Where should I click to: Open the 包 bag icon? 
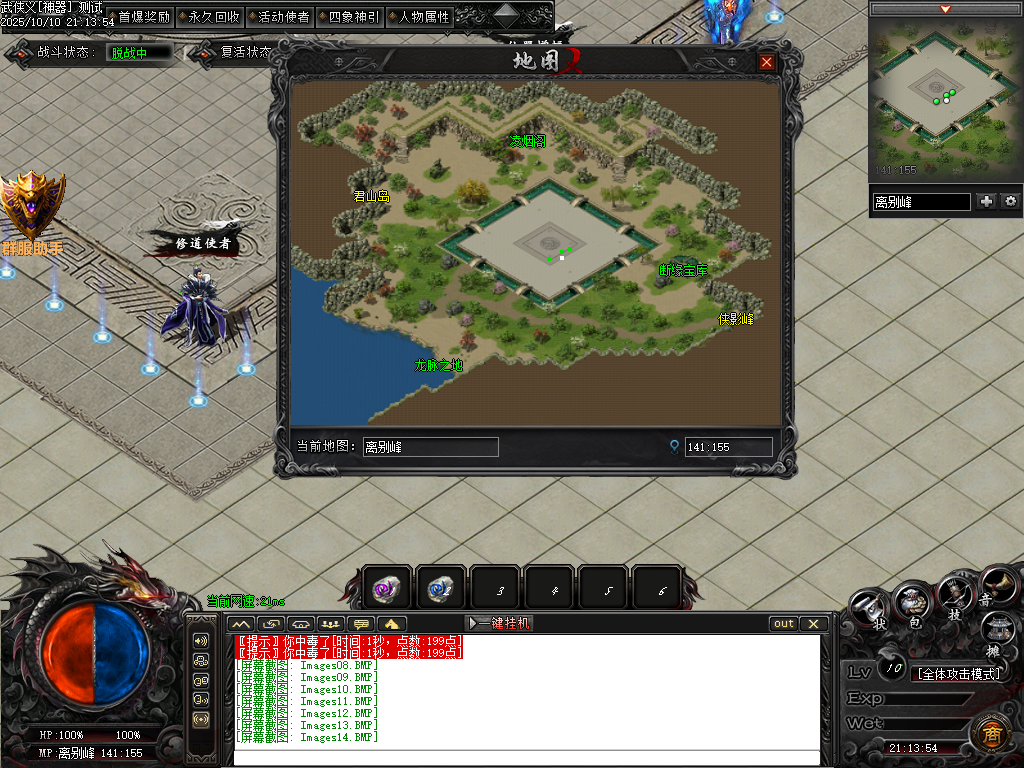point(913,603)
